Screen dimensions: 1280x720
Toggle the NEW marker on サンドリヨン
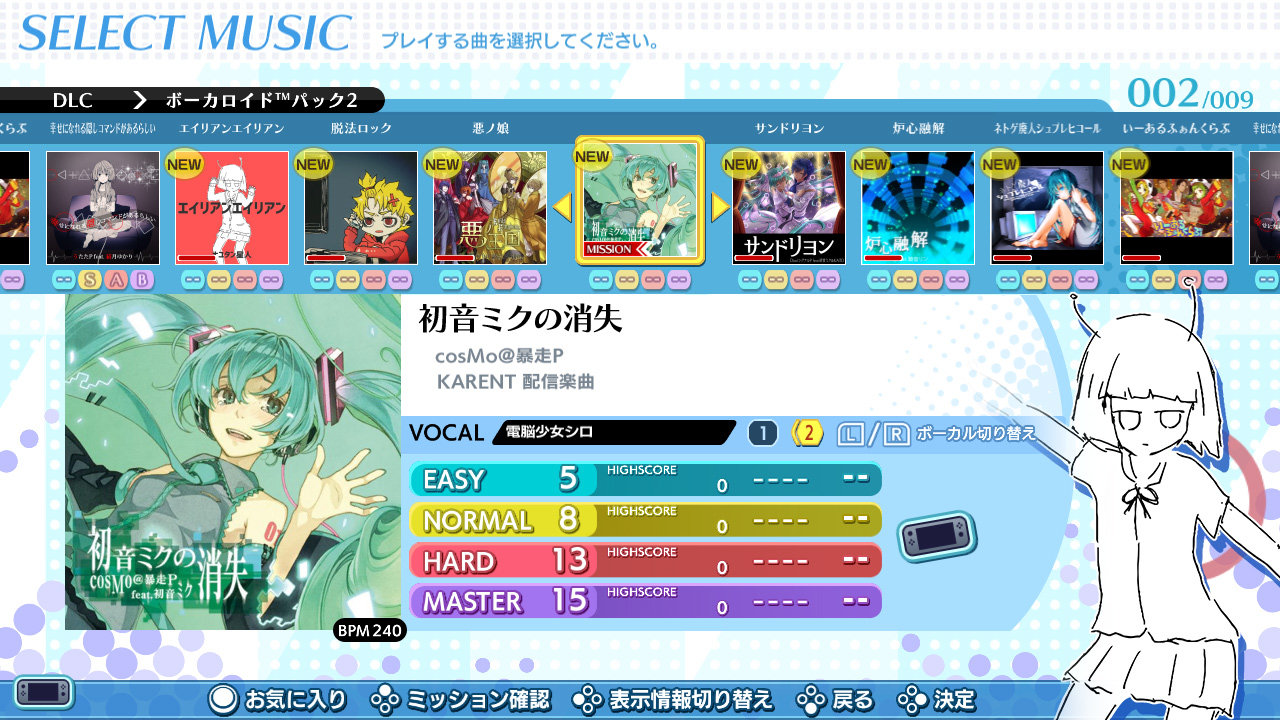741,162
